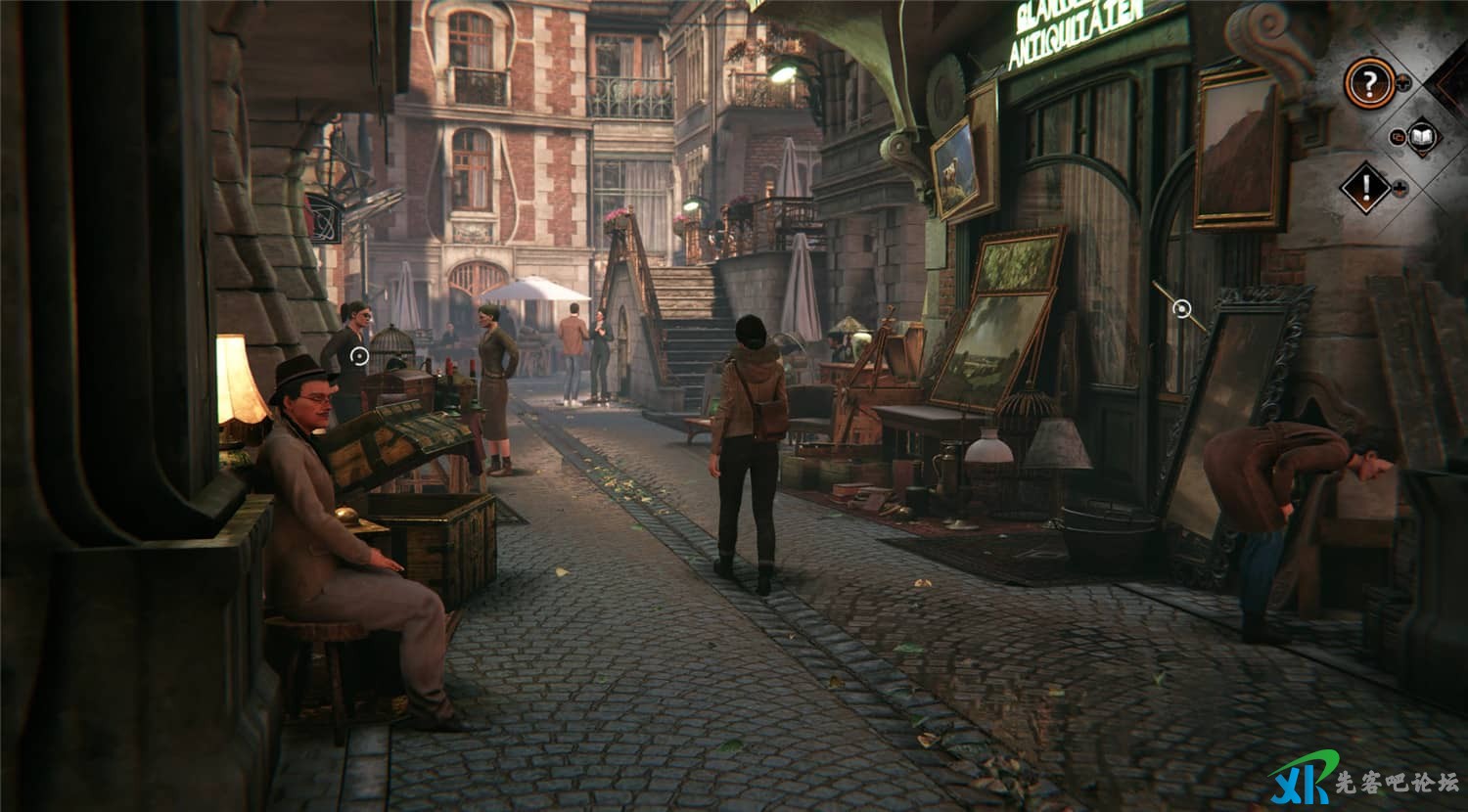The height and width of the screenshot is (812, 1468).
Task: Select the interaction marker on the antique shop door
Action: tap(1182, 310)
